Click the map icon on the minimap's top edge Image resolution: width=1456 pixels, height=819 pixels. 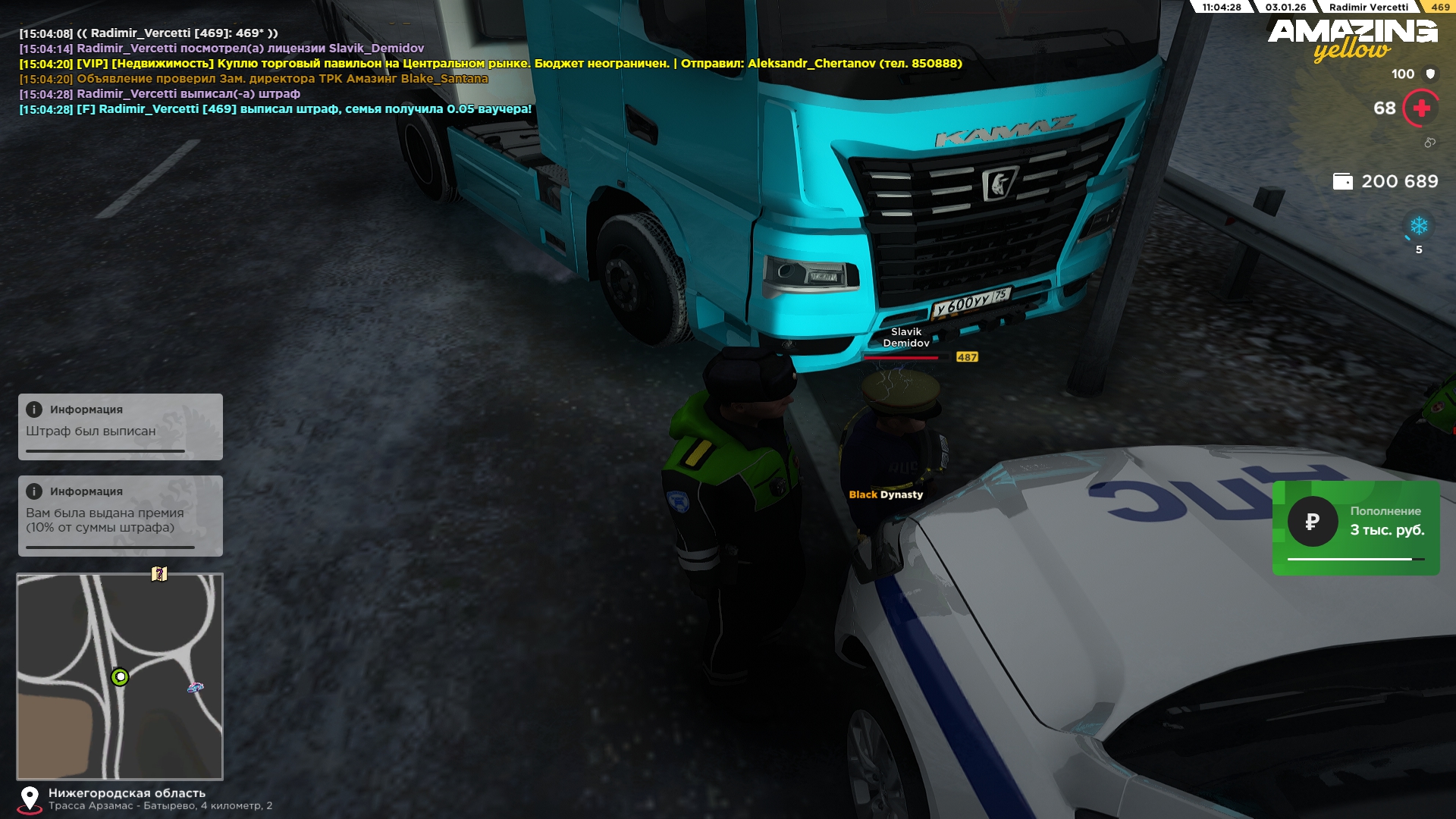point(159,574)
